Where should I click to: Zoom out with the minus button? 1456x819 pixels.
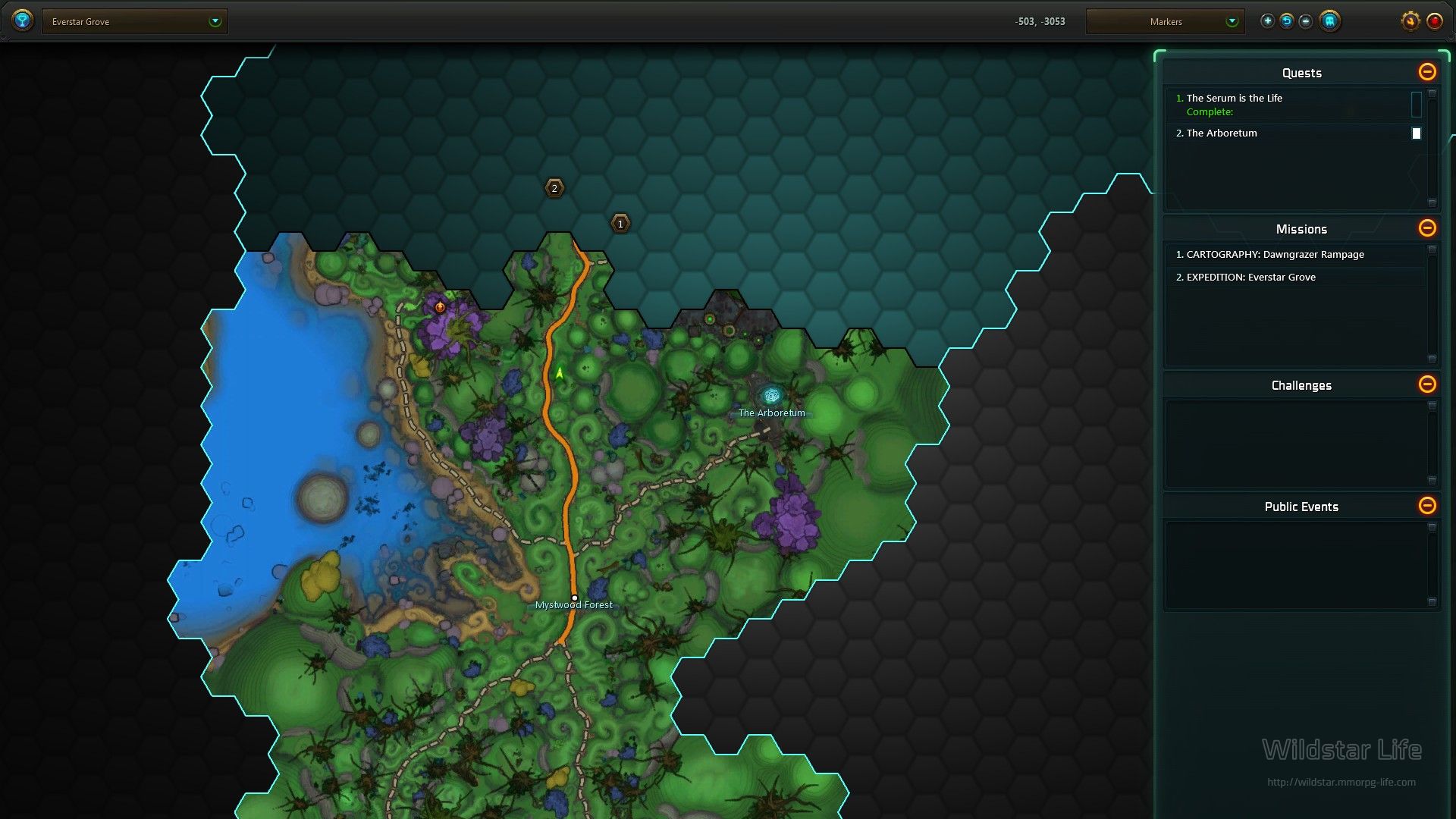pyautogui.click(x=1305, y=21)
